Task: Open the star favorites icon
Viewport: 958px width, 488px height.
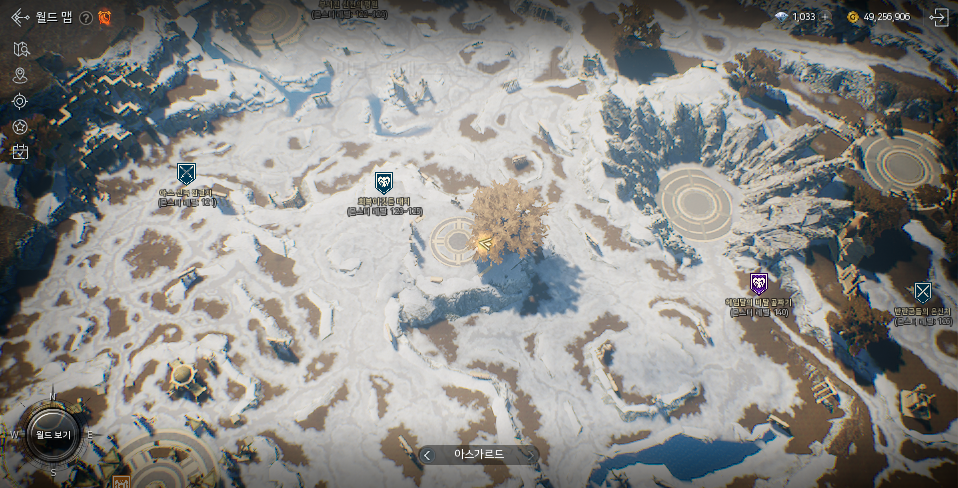Action: click(20, 127)
